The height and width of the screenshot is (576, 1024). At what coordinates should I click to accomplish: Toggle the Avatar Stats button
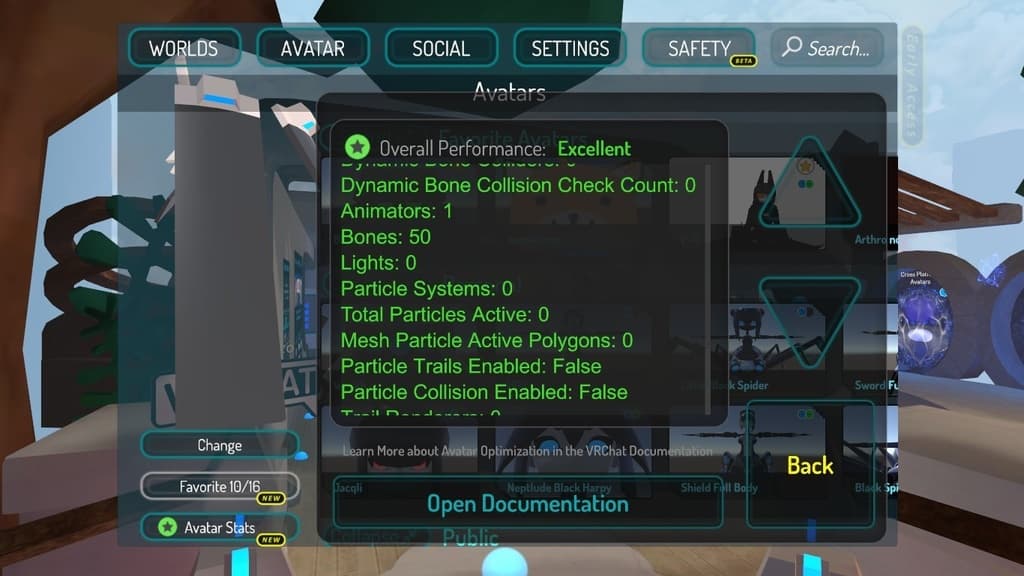[219, 527]
